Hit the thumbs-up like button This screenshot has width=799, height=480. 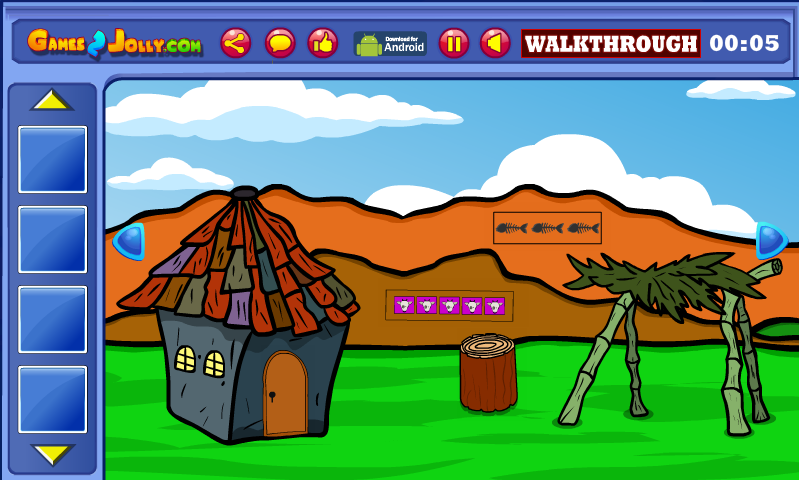coord(322,43)
